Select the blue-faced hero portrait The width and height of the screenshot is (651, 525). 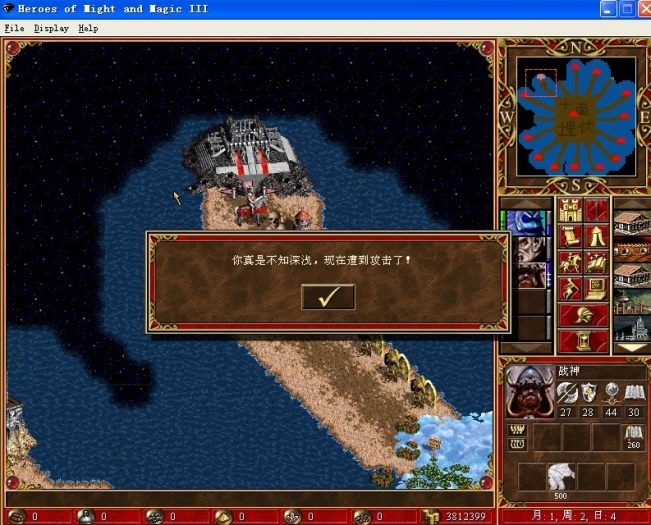tap(527, 223)
